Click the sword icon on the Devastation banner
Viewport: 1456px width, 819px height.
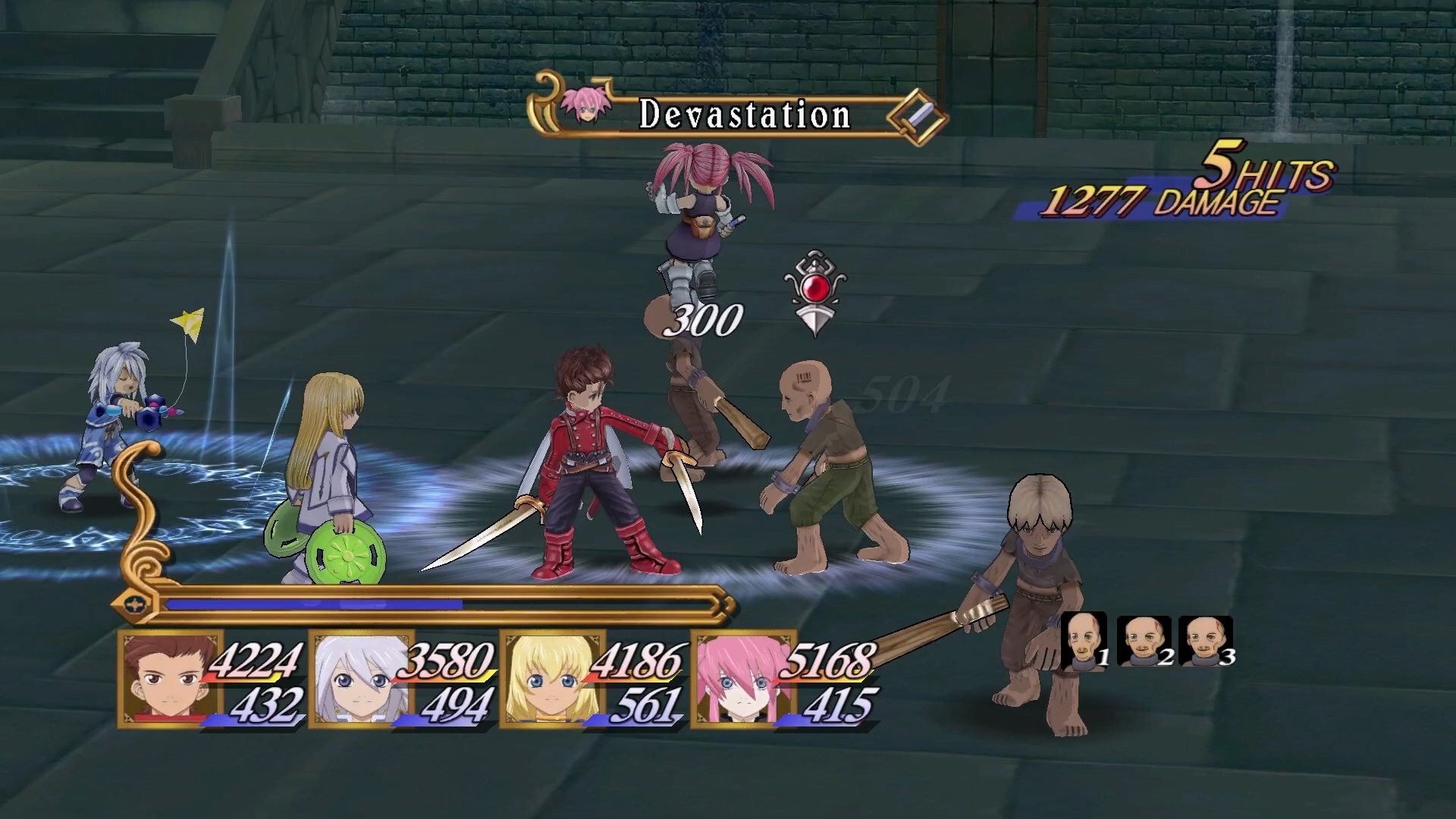[918, 116]
